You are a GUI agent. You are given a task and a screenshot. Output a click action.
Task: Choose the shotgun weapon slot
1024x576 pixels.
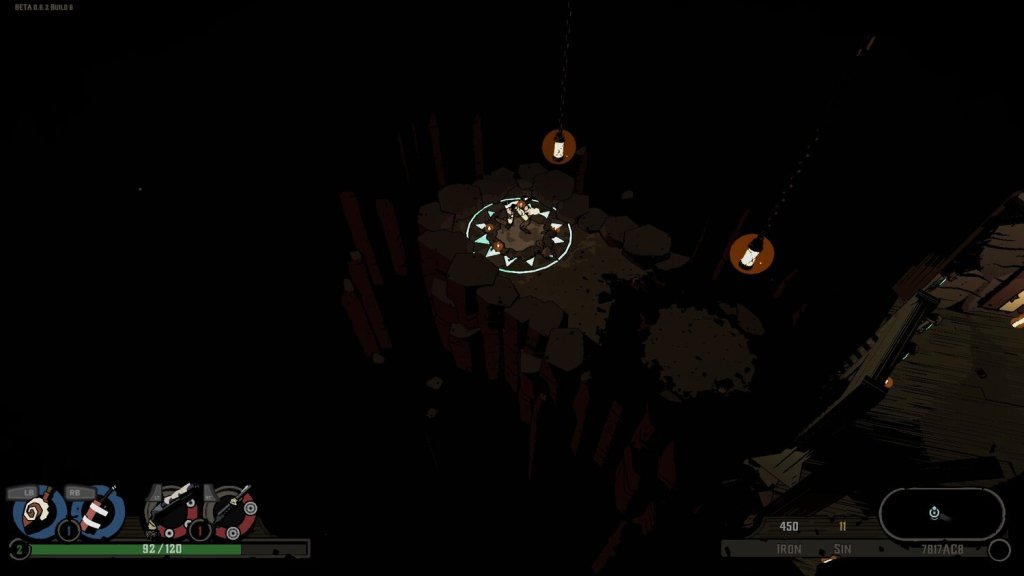[x=172, y=511]
